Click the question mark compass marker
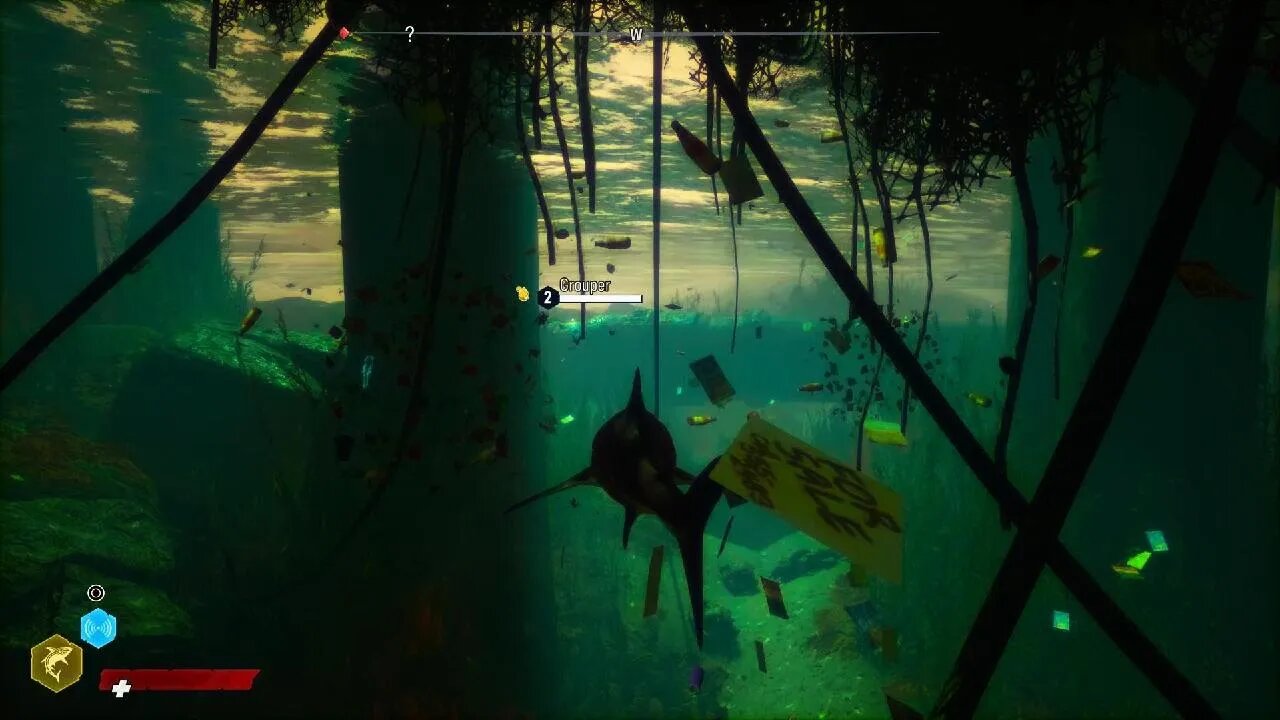 tap(409, 34)
